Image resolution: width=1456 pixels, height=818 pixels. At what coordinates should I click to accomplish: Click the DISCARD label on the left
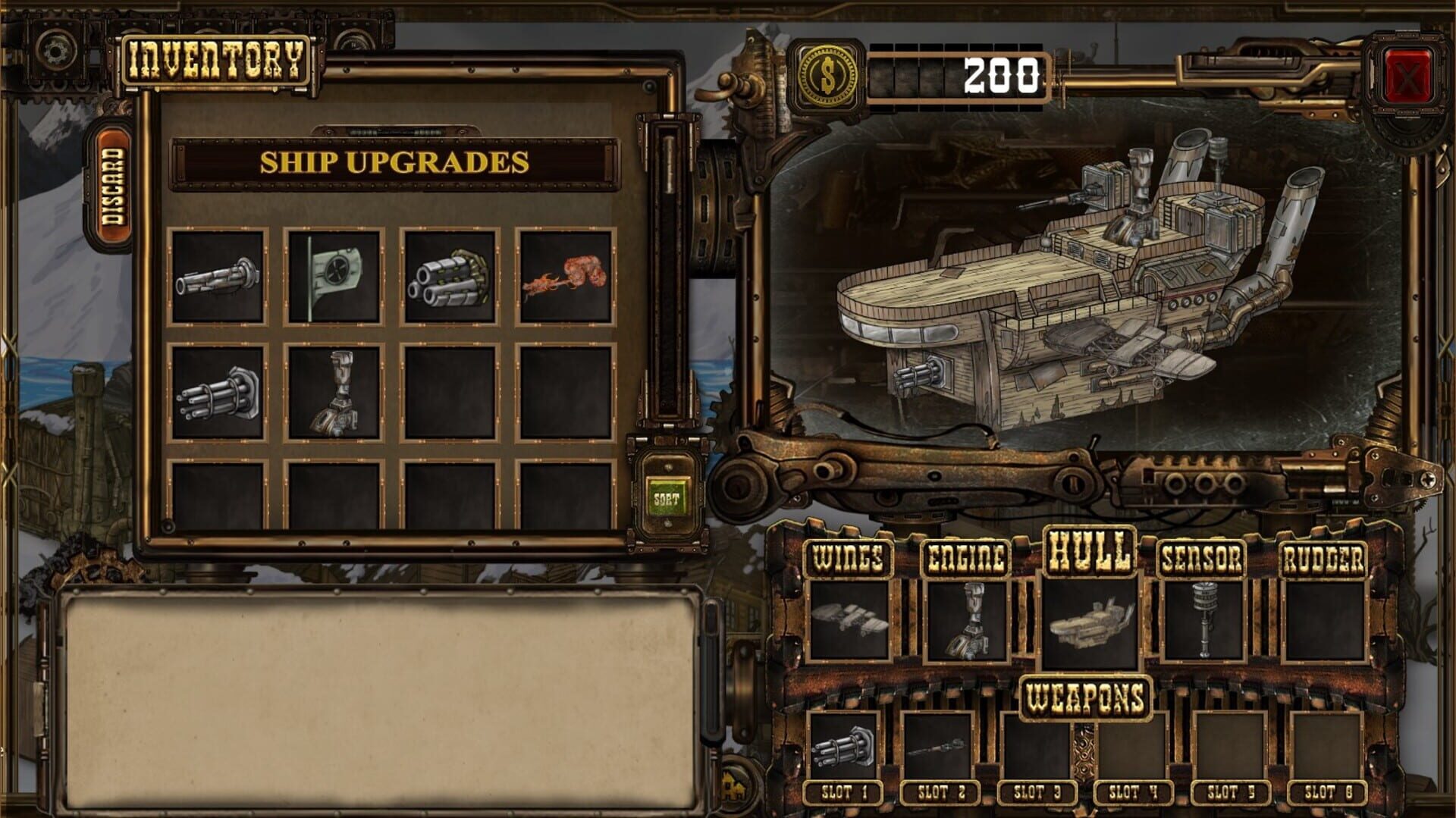pyautogui.click(x=114, y=183)
